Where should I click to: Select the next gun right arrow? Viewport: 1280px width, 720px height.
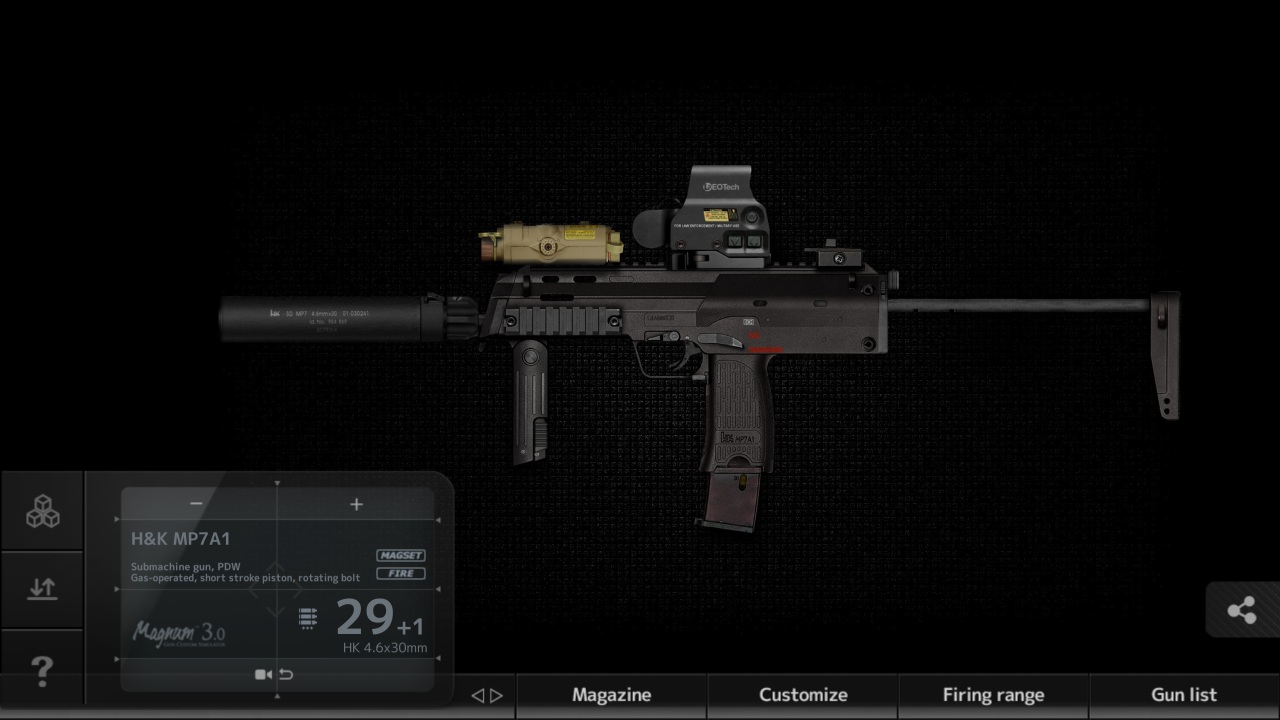pos(497,696)
